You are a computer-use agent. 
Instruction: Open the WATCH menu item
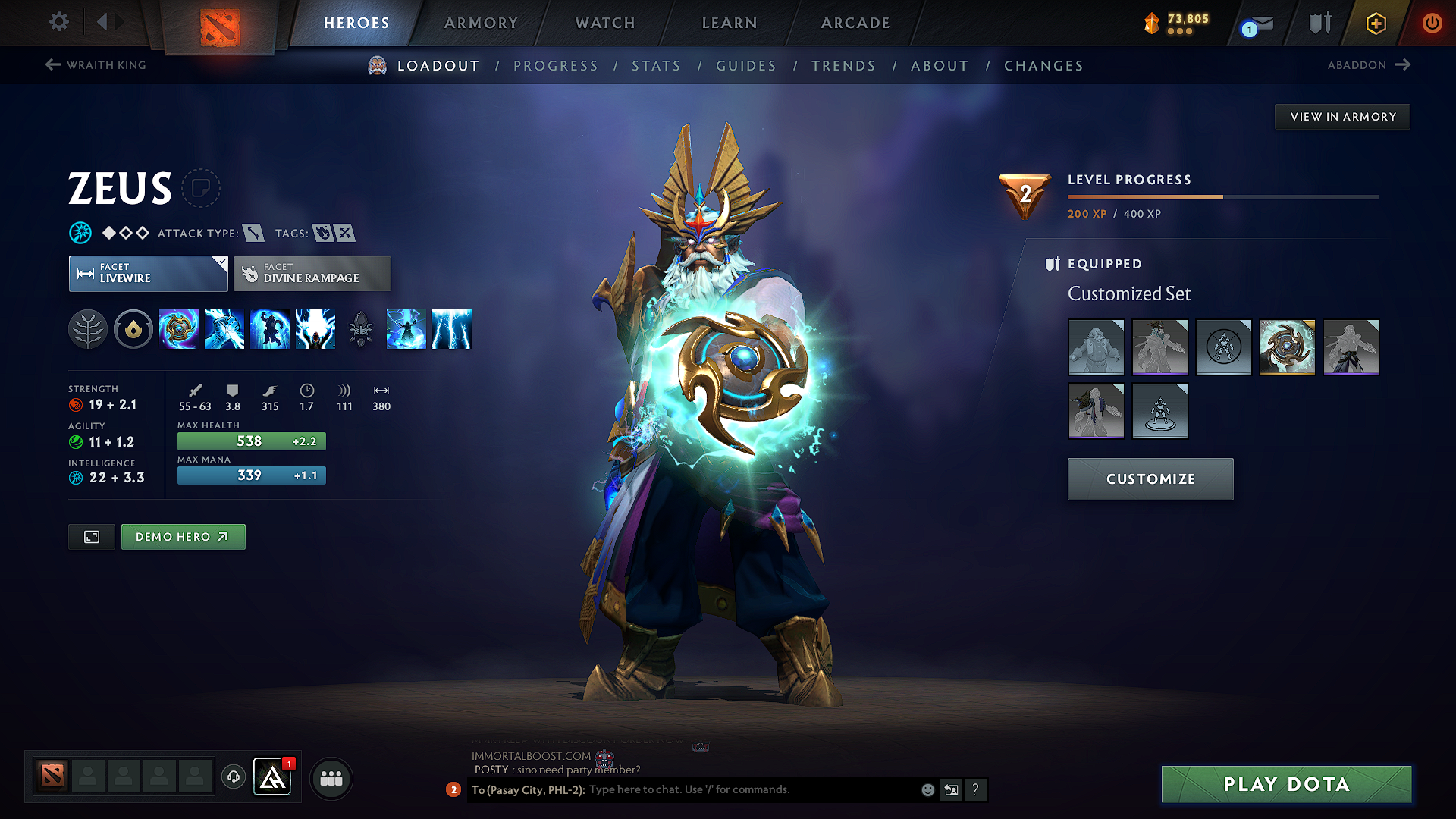[x=604, y=23]
